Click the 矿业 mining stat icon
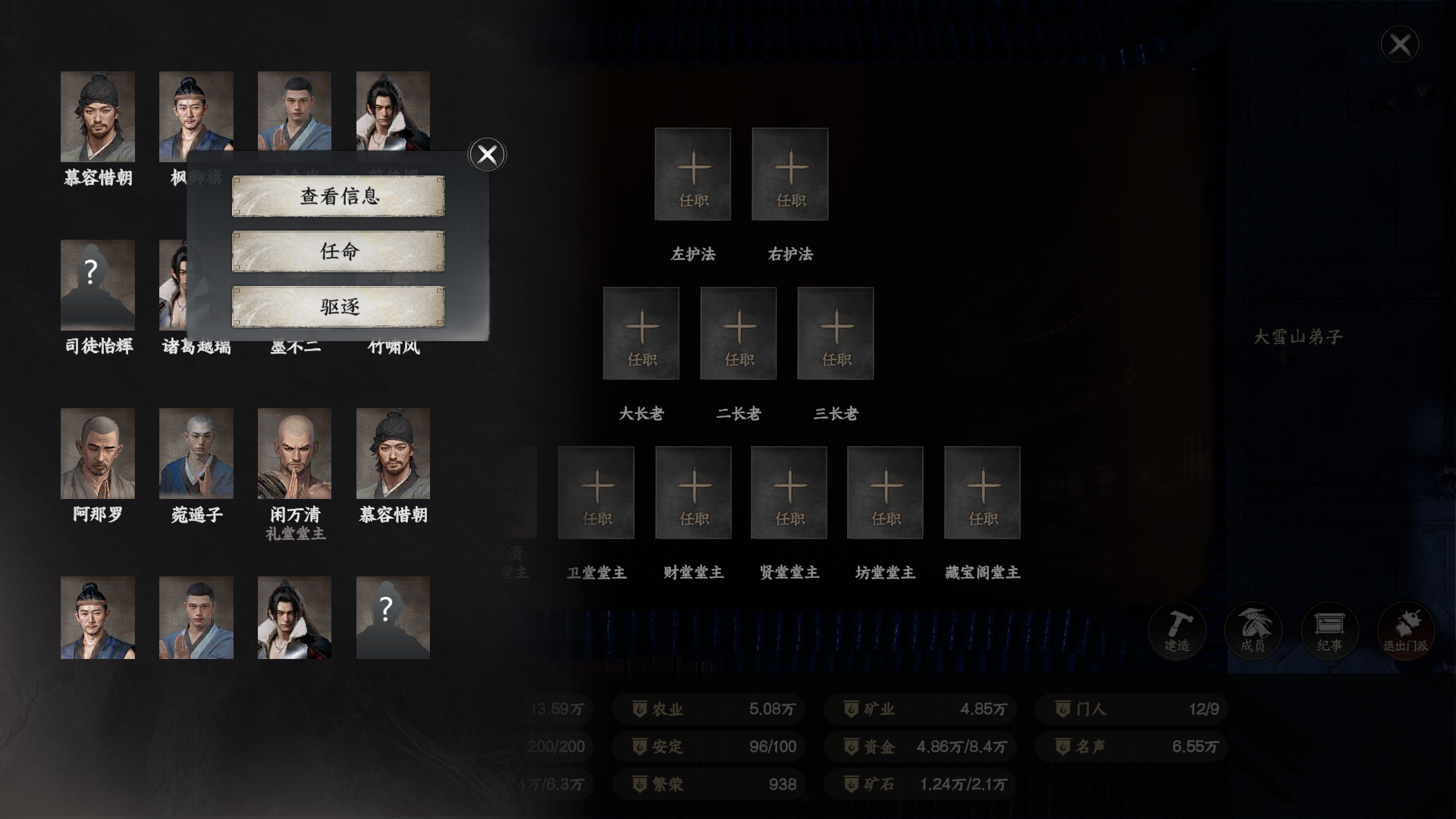Image resolution: width=1456 pixels, height=819 pixels. 851,709
